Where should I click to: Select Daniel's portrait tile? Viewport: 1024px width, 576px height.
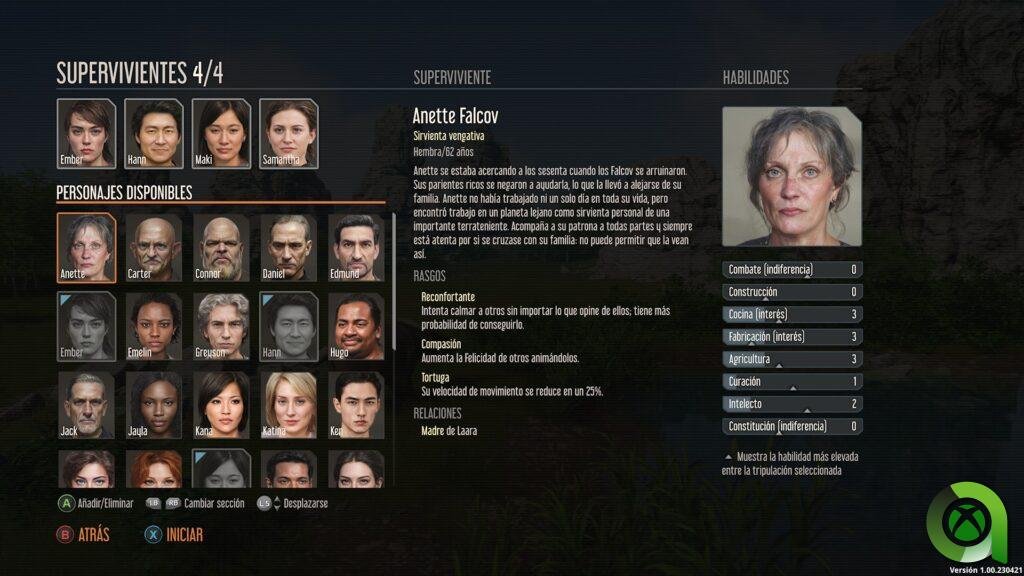point(289,247)
